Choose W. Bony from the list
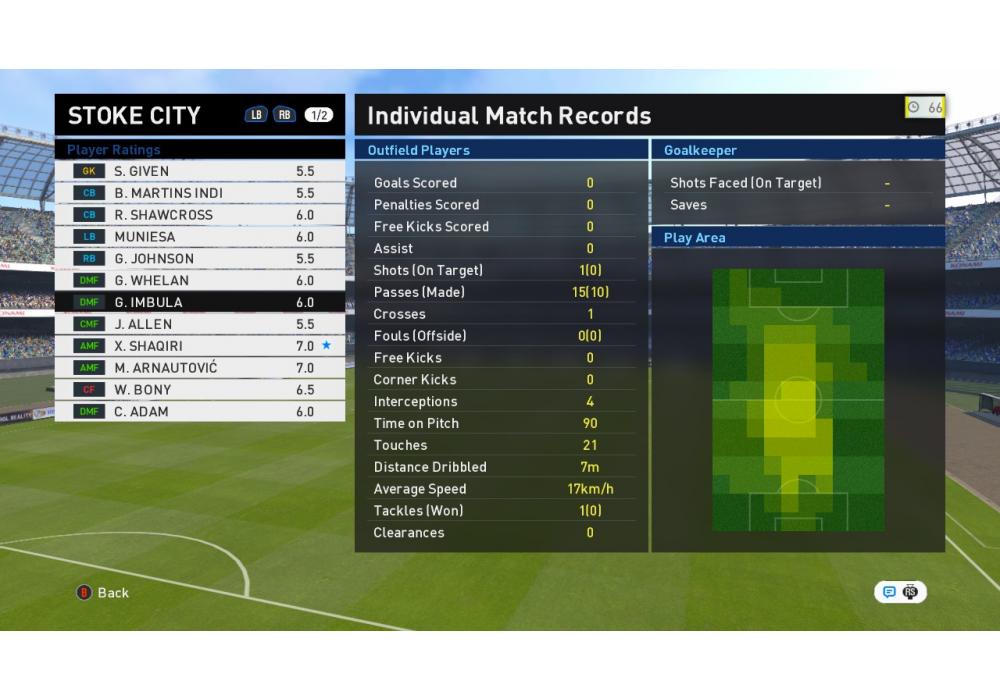The image size is (1000, 700). coord(200,390)
